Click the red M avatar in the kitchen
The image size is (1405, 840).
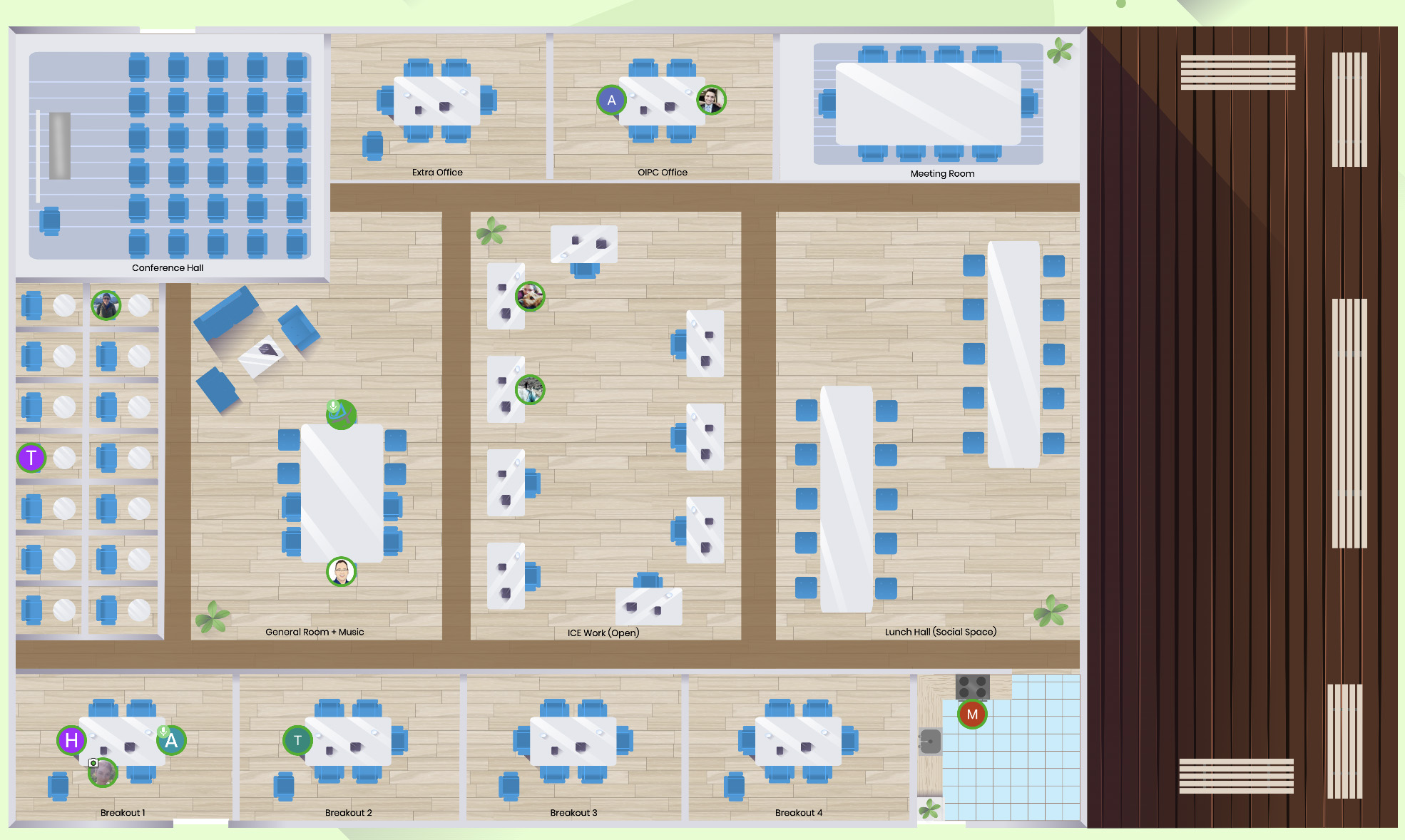click(971, 713)
